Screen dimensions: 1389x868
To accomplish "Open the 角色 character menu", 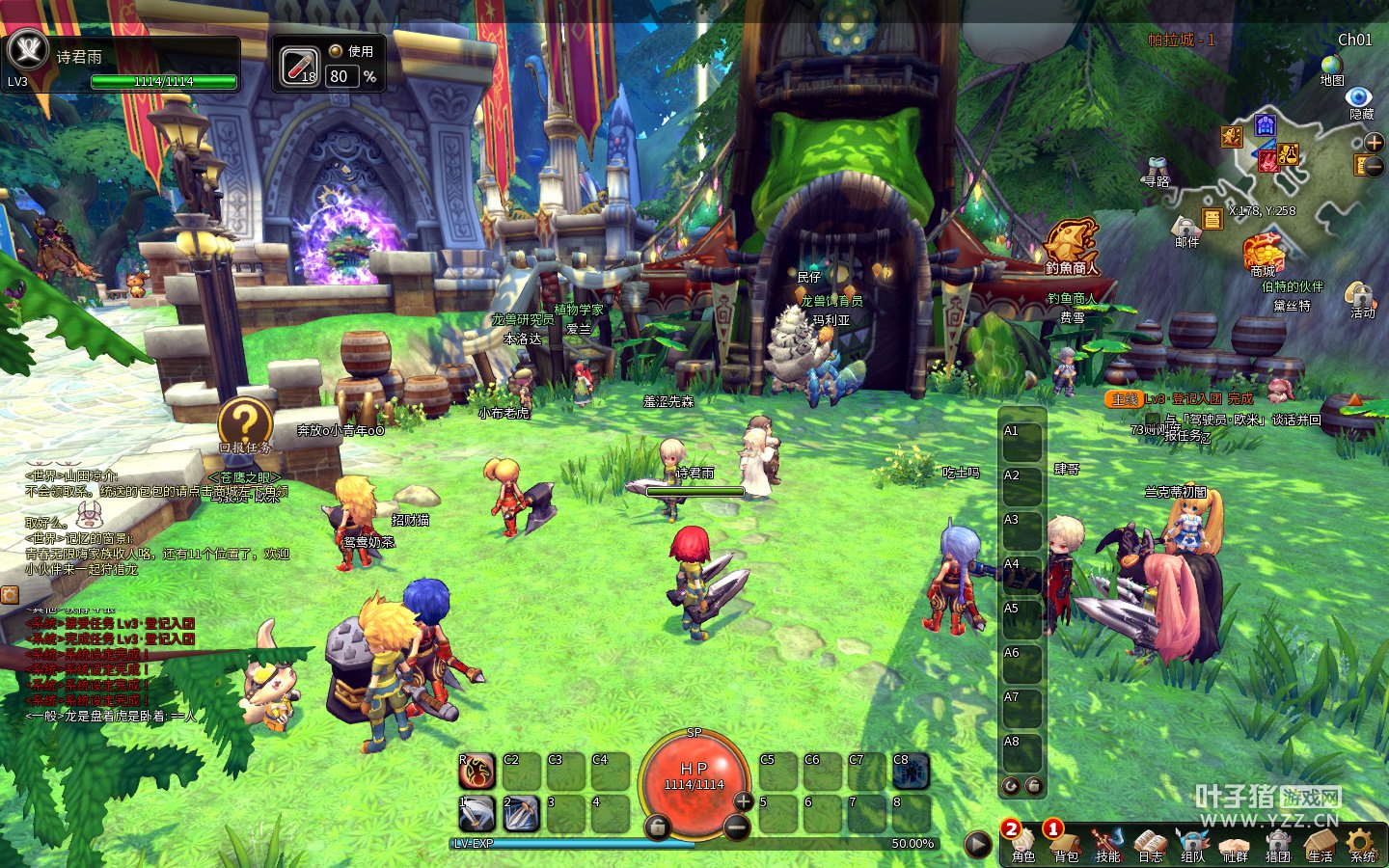I will point(1023,844).
